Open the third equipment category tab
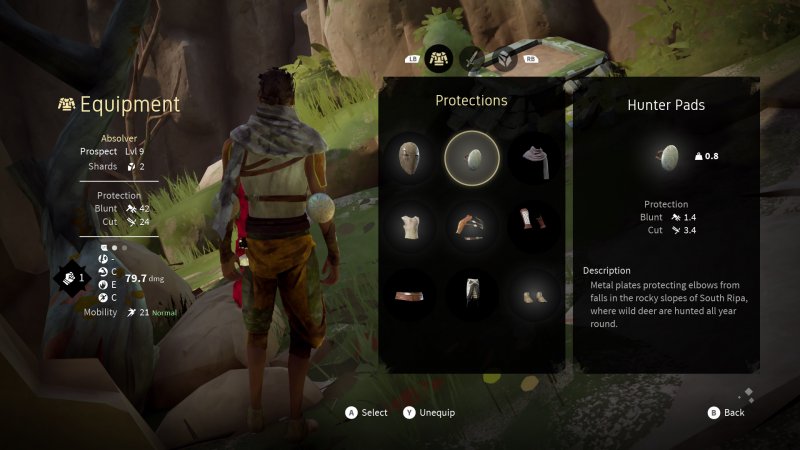This screenshot has width=800, height=450. (504, 59)
